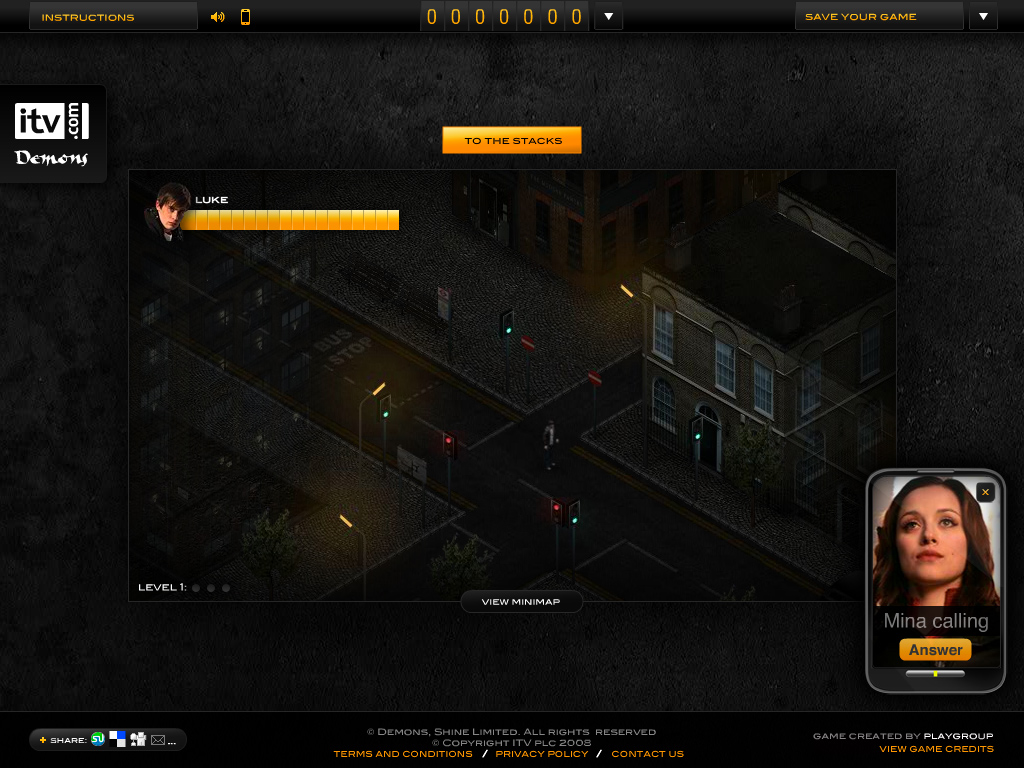This screenshot has height=768, width=1024.
Task: View the minimap
Action: click(x=521, y=602)
